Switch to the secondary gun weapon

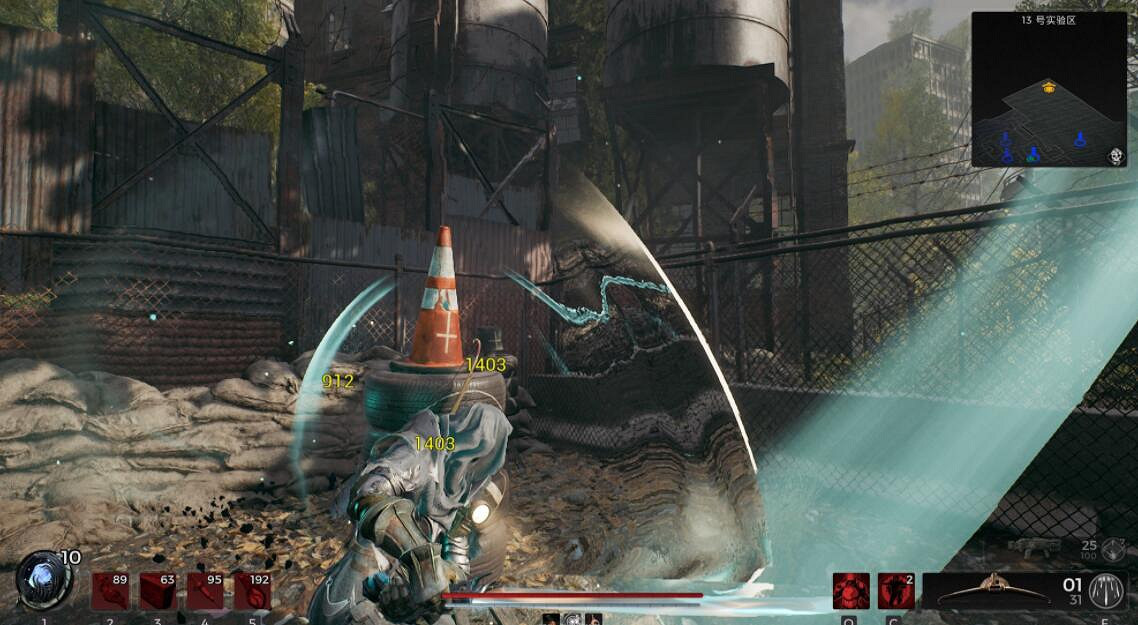tap(1034, 546)
